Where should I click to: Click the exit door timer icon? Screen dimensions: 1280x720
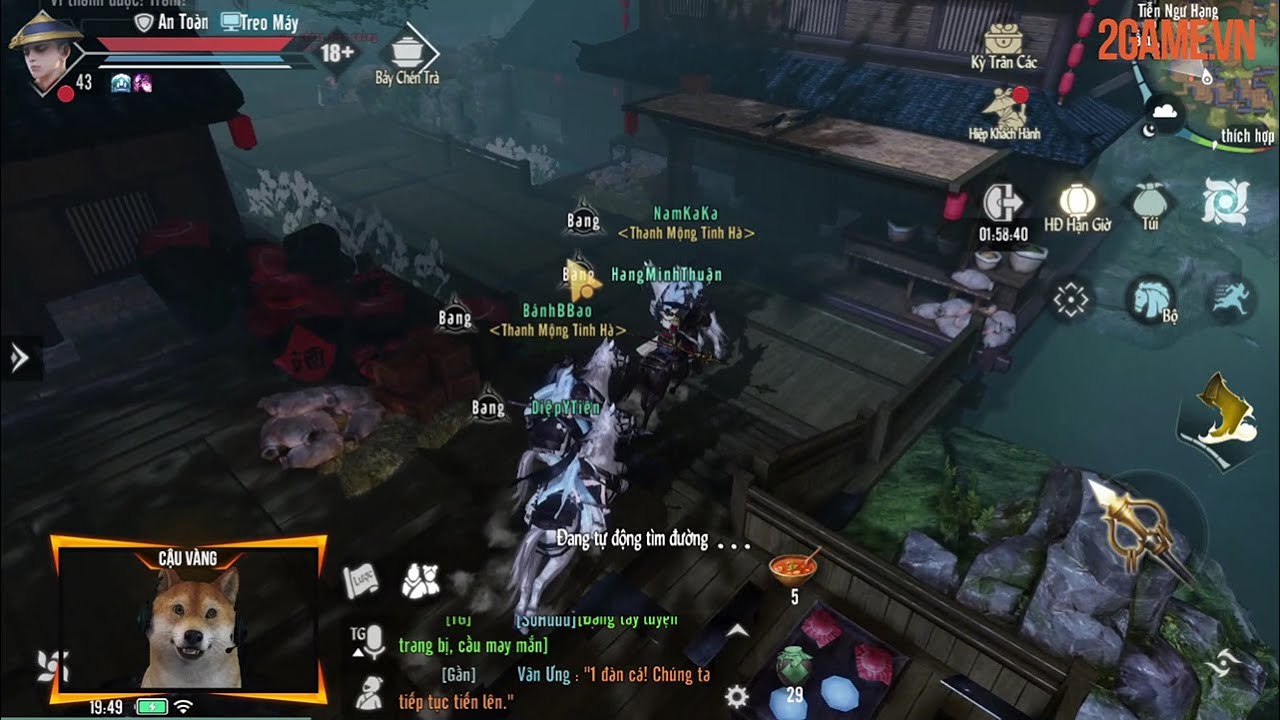point(1003,204)
